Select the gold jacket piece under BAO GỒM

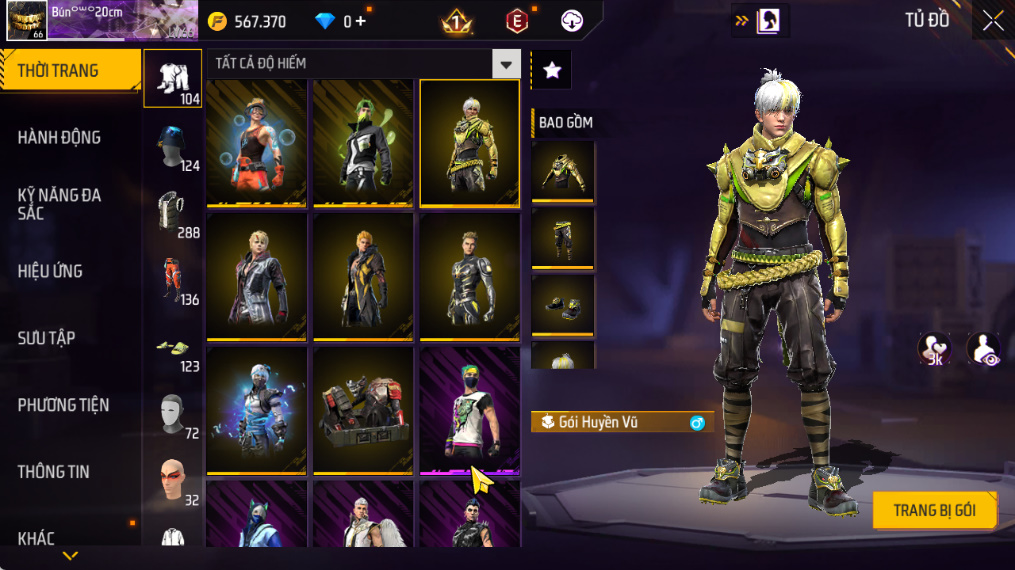coord(563,172)
